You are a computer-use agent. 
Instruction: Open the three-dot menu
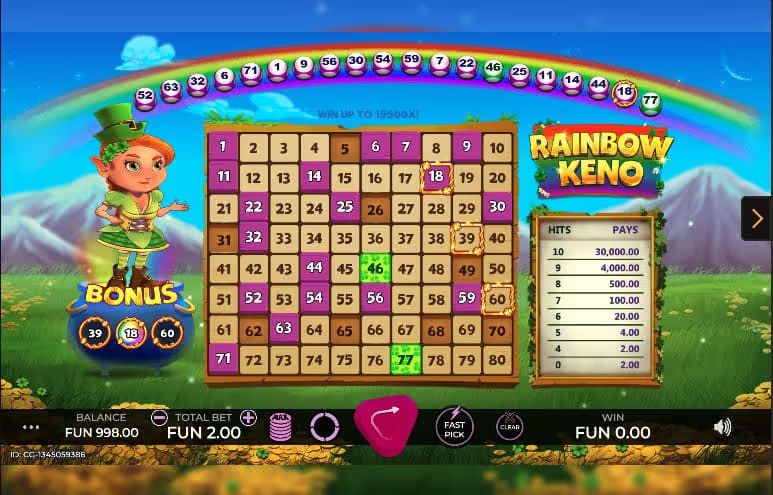(31, 427)
